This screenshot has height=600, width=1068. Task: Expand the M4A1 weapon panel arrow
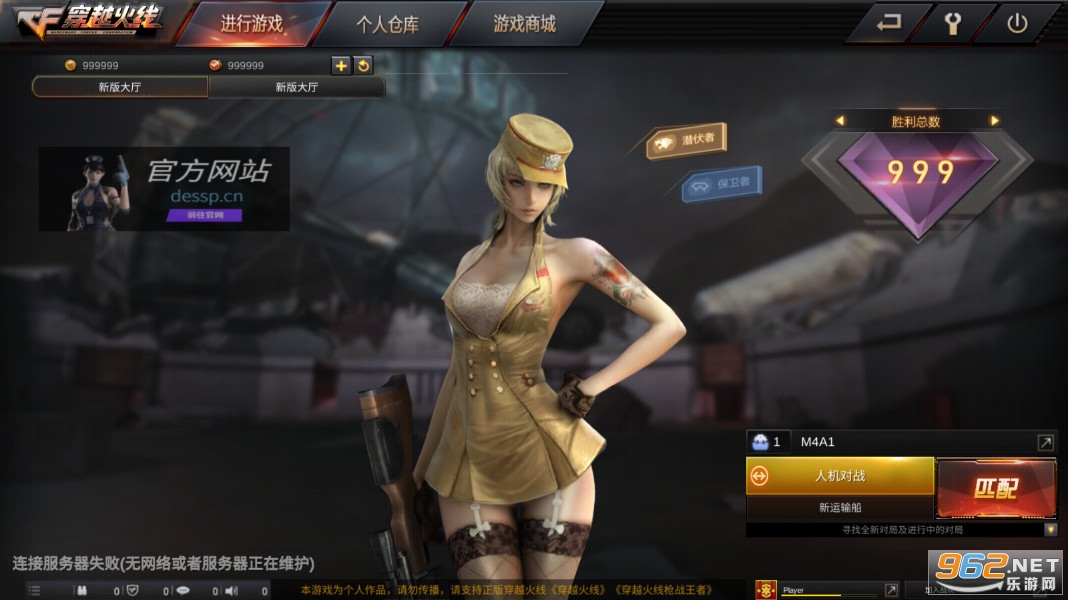pos(1045,442)
